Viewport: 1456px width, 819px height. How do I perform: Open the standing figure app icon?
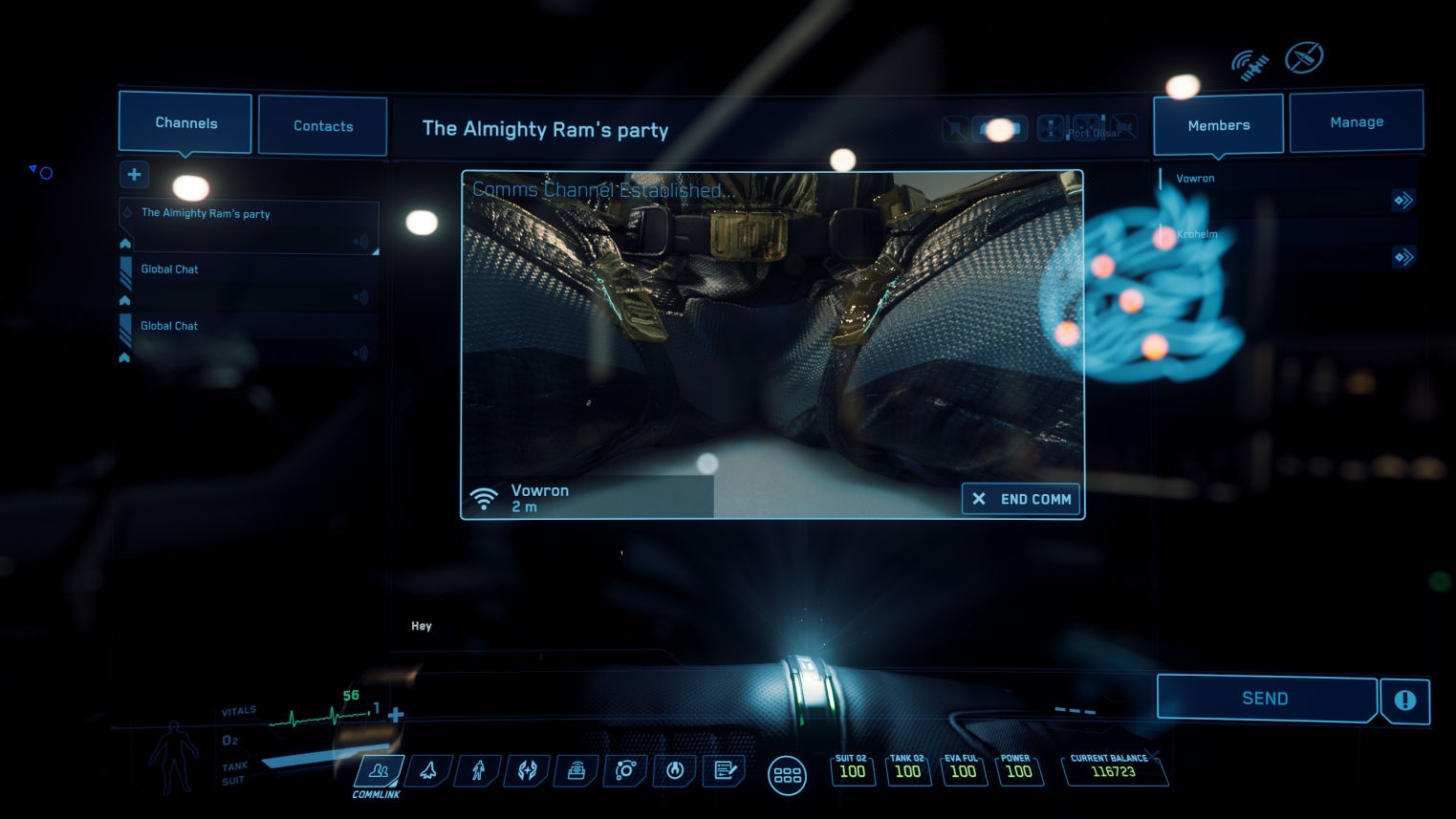tap(478, 770)
